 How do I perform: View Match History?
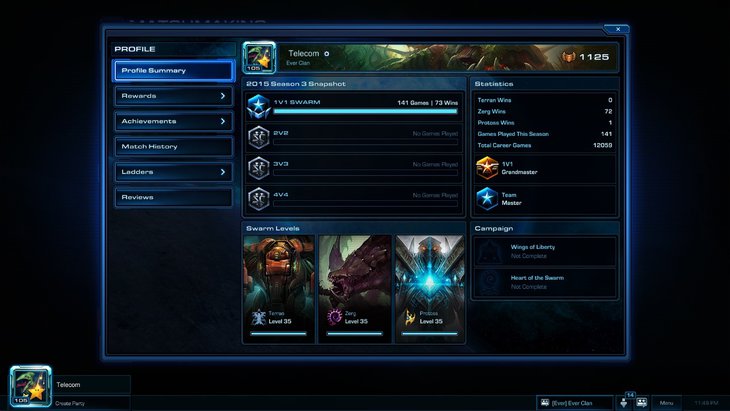[173, 147]
